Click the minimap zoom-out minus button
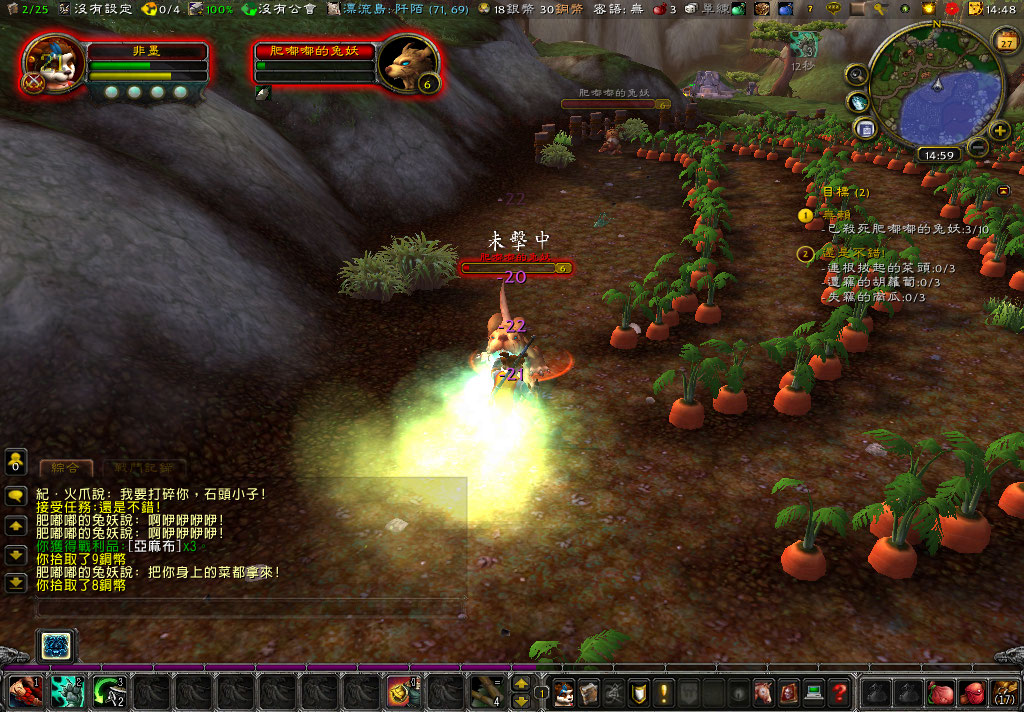This screenshot has height=712, width=1024. pyautogui.click(x=978, y=149)
